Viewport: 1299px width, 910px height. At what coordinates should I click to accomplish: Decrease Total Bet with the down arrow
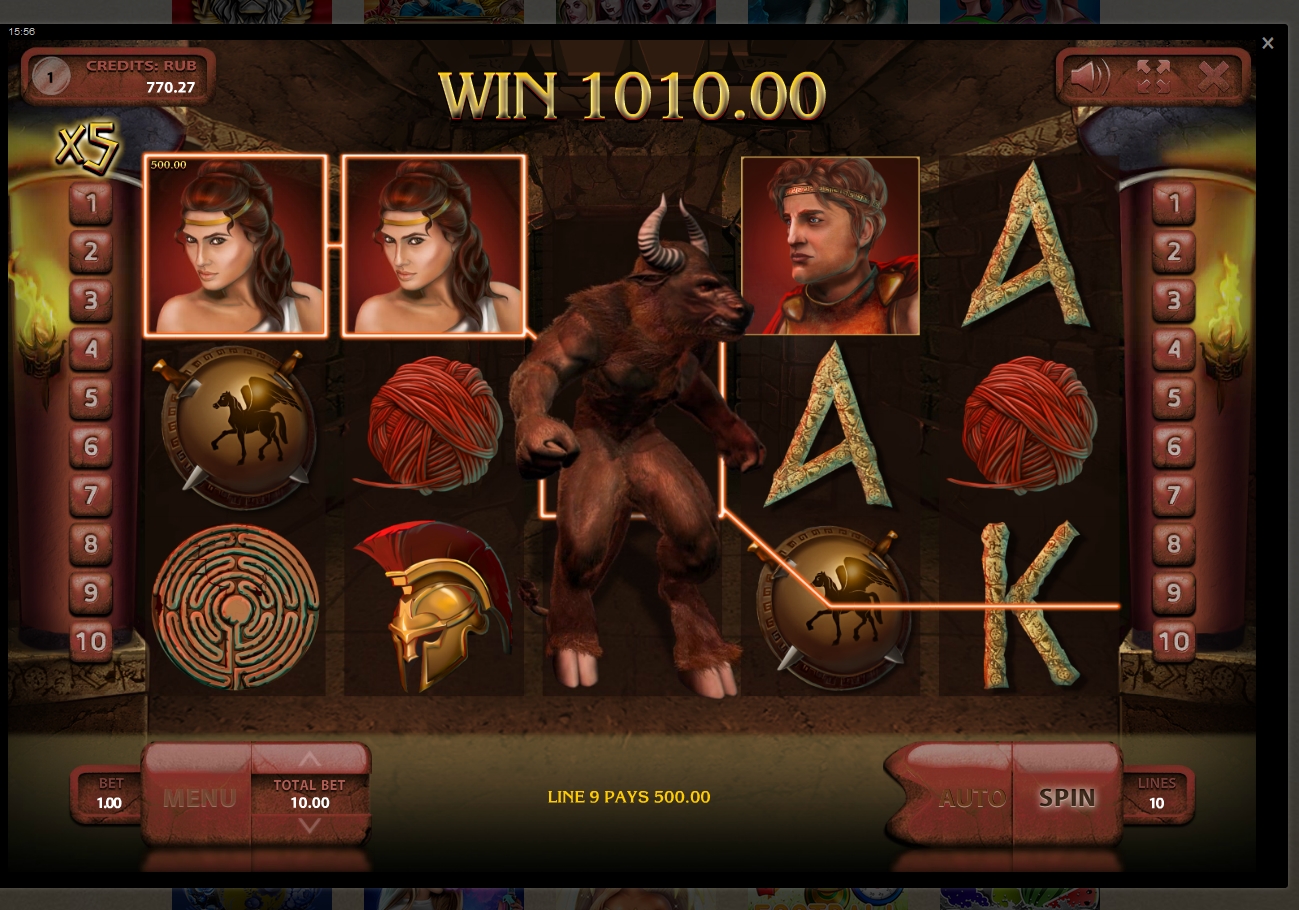[309, 827]
